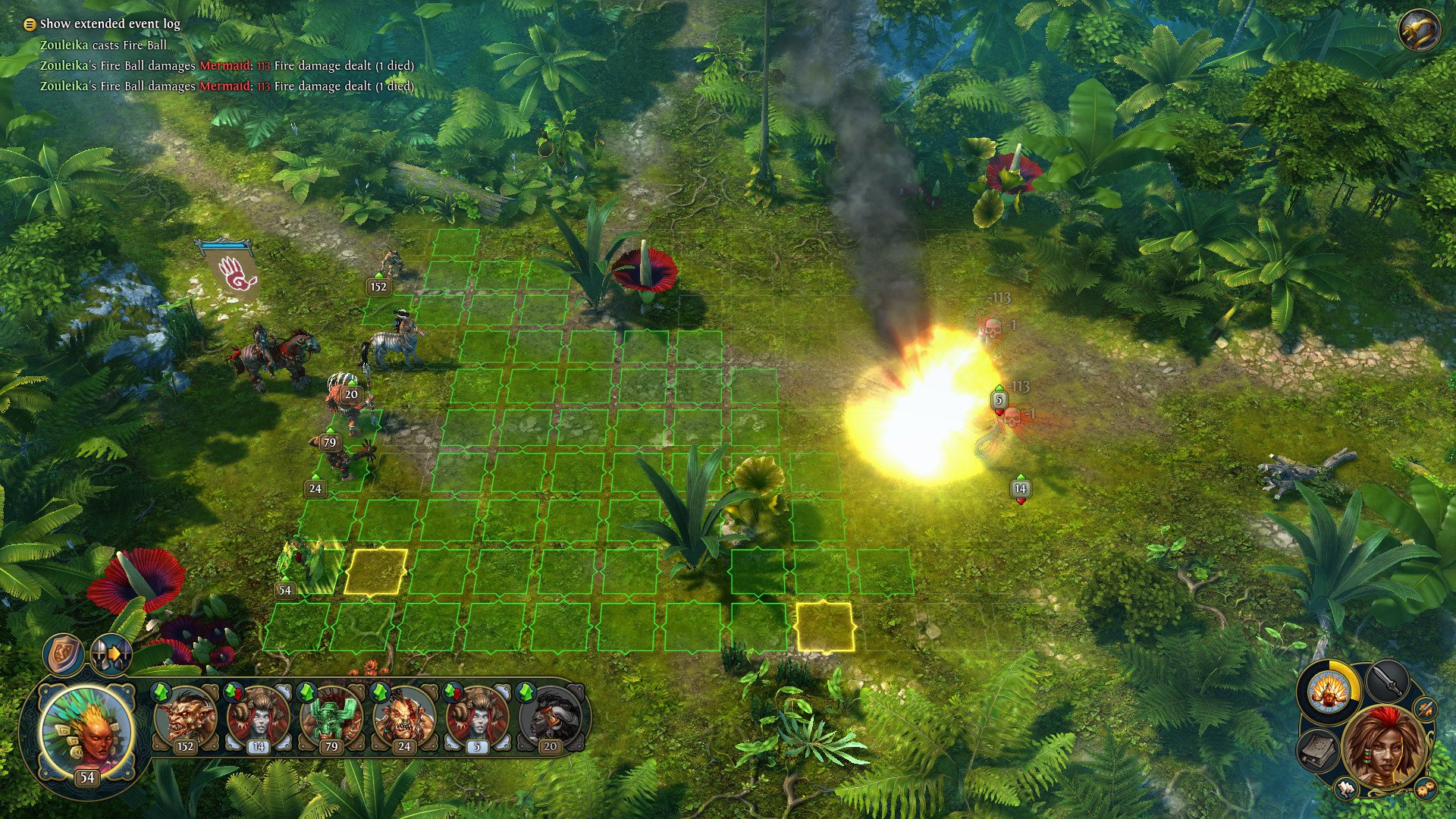Show the extended event log
Screen dimensions: 1456x819
(x=102, y=24)
